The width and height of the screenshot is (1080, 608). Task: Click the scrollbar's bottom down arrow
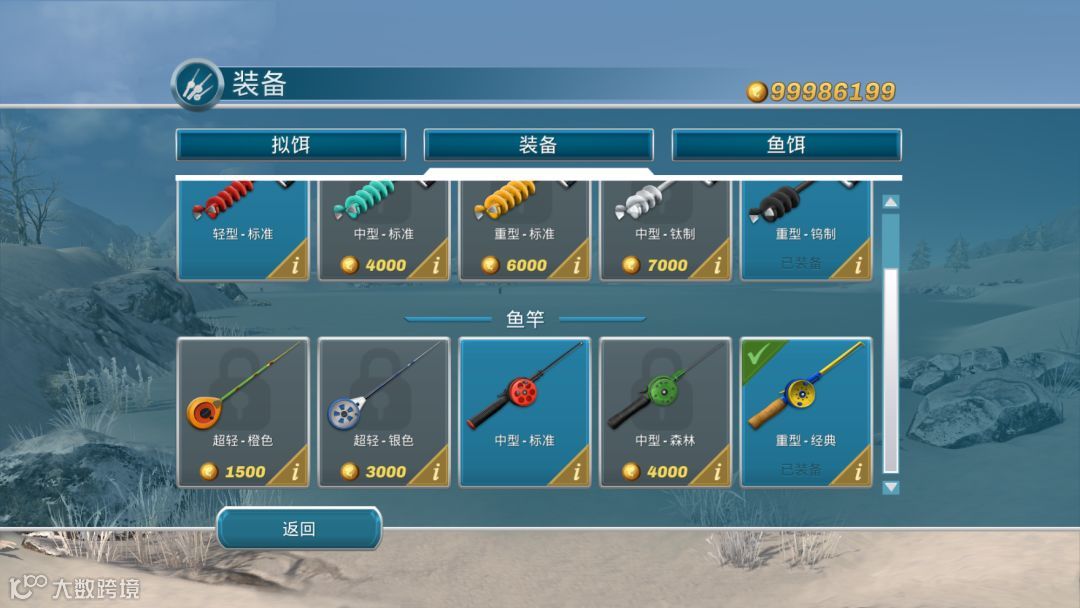tap(891, 487)
